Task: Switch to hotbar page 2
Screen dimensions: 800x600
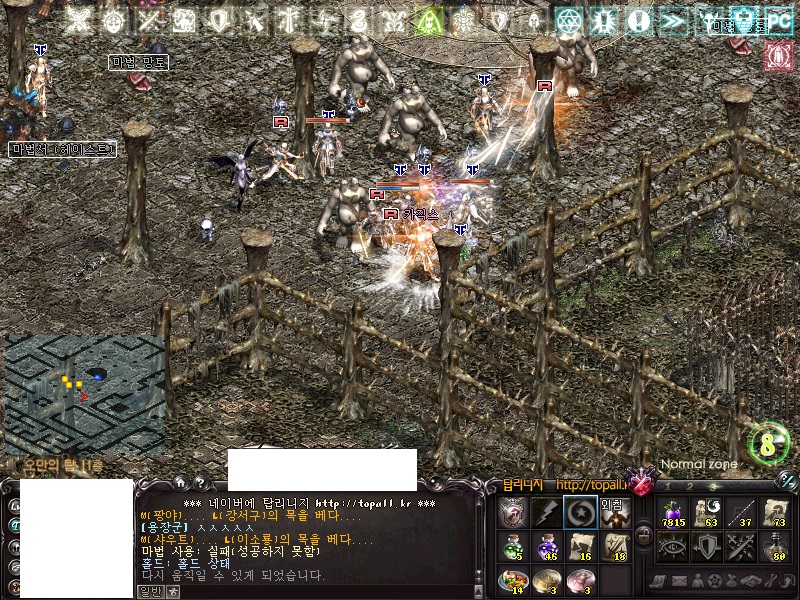Action: pos(689,487)
